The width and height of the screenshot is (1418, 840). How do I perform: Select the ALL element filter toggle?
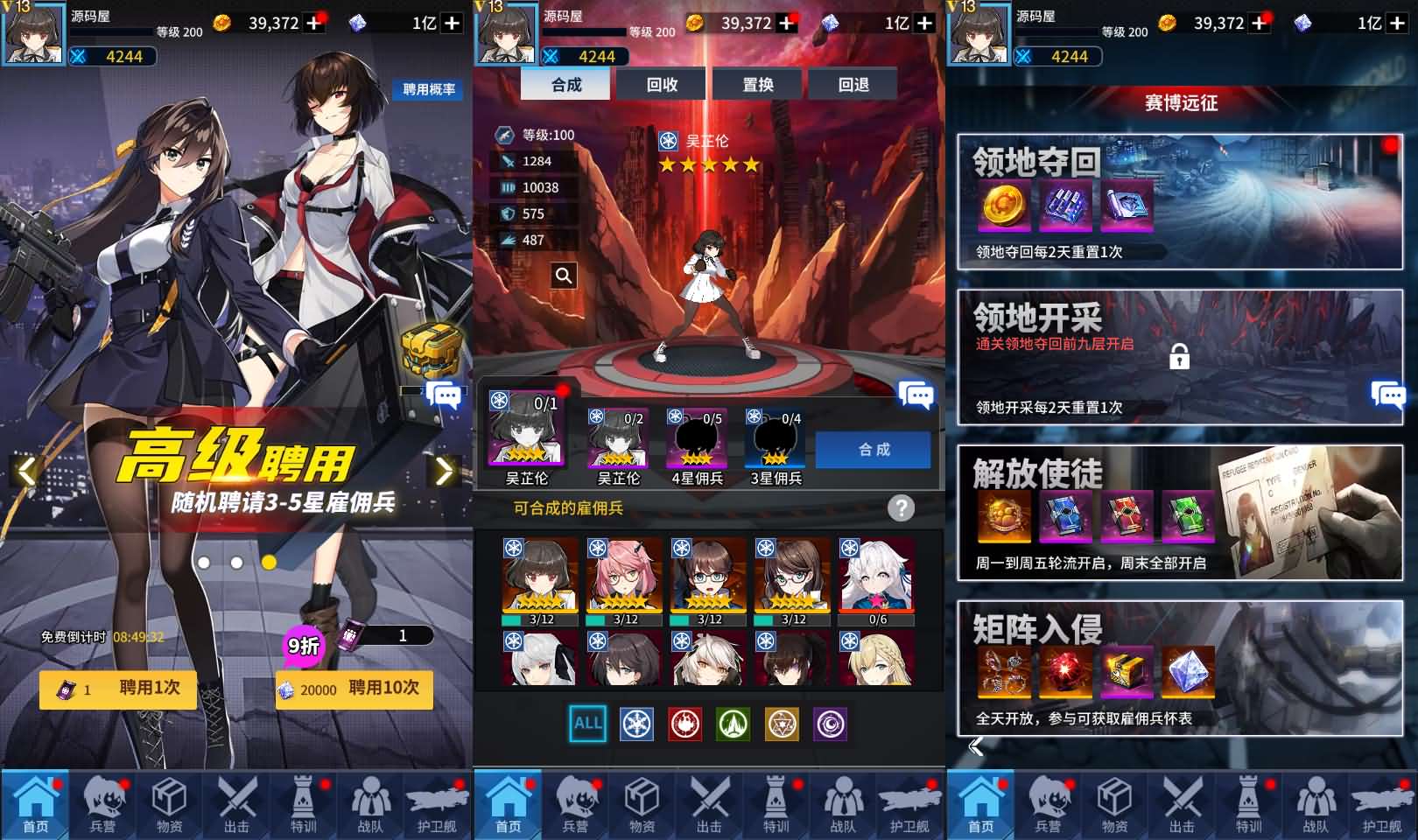tap(586, 724)
